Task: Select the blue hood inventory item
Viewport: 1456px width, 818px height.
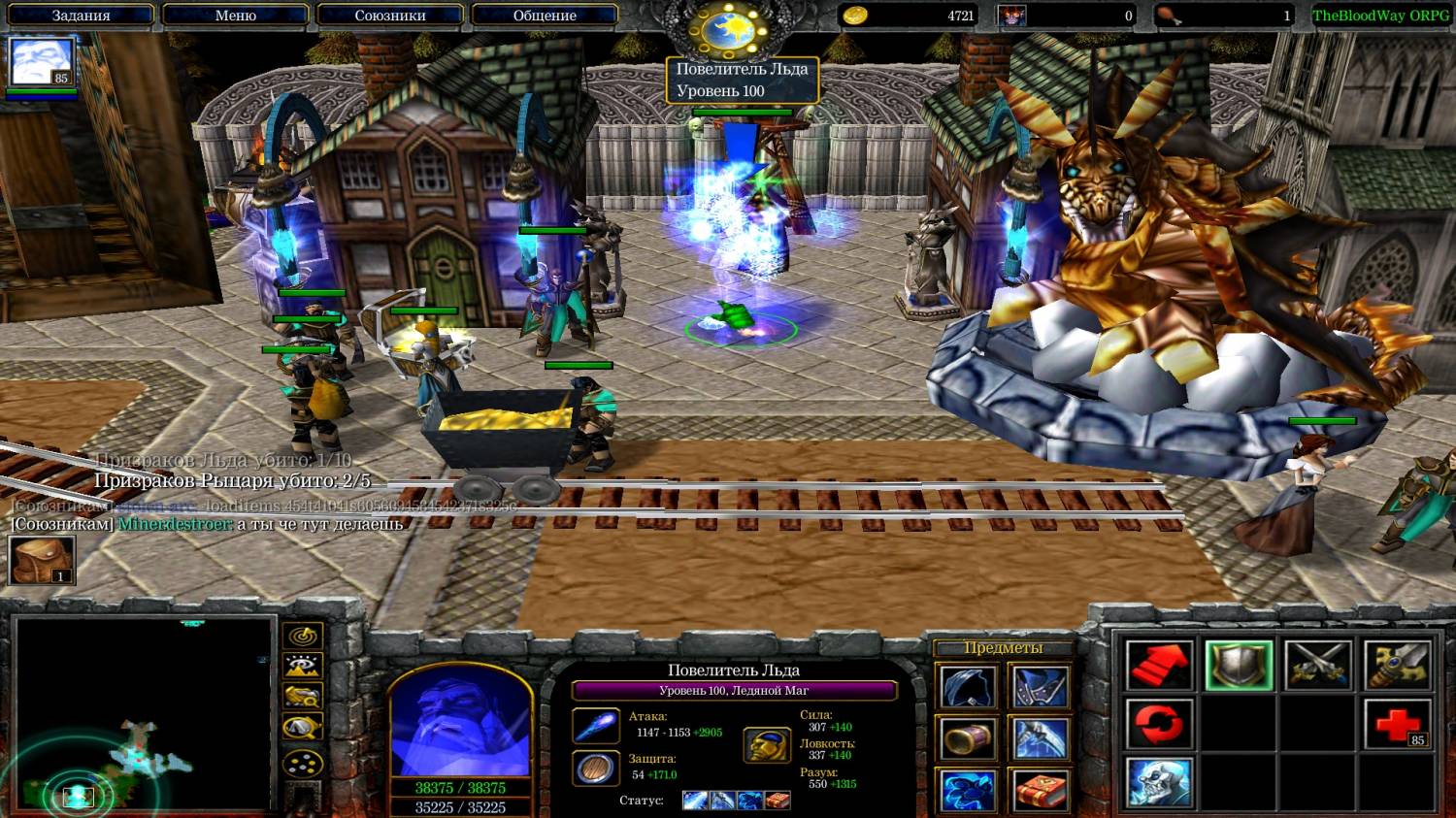Action: [x=968, y=688]
